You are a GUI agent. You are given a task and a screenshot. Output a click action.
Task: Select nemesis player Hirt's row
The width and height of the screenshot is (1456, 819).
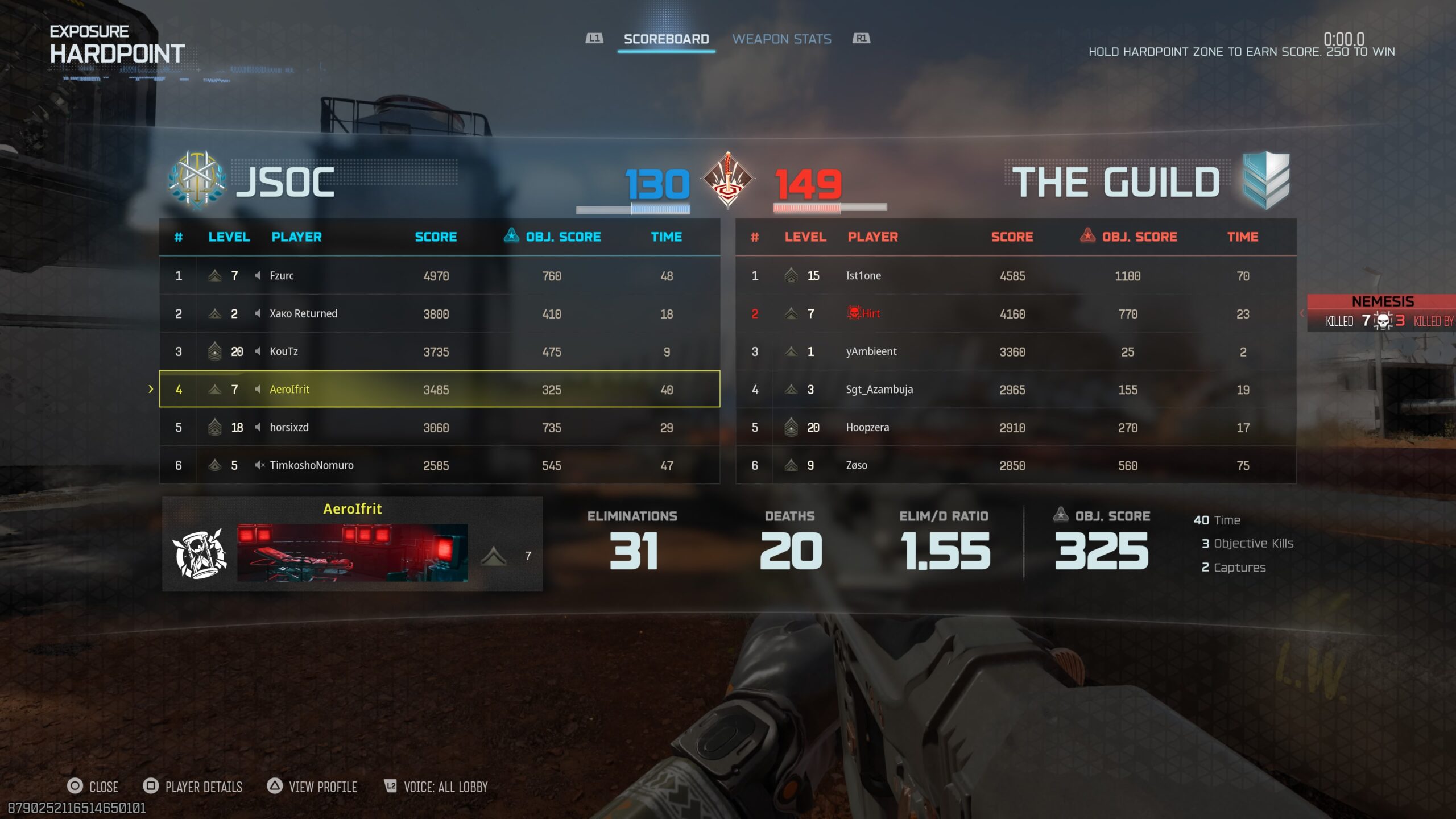coord(1016,313)
